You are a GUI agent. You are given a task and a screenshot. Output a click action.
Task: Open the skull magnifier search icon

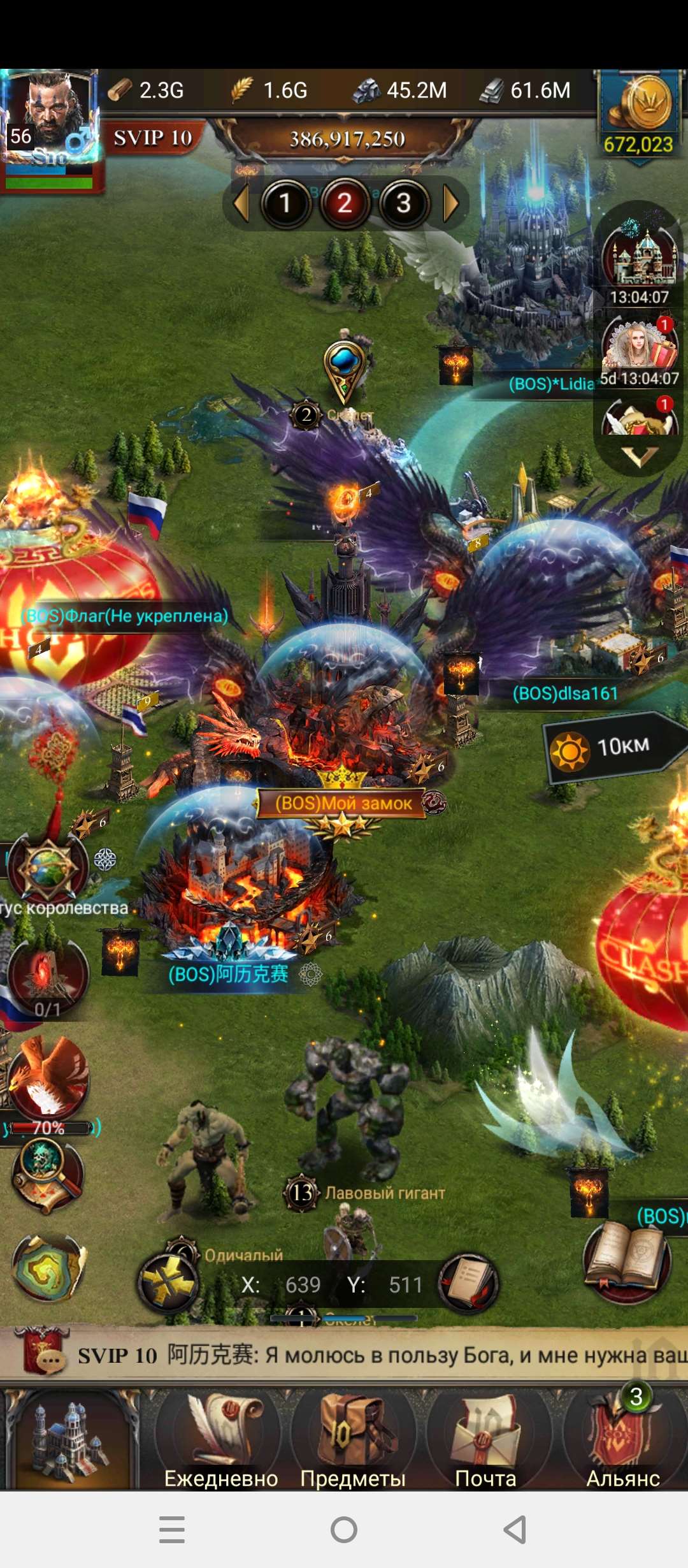click(48, 1174)
